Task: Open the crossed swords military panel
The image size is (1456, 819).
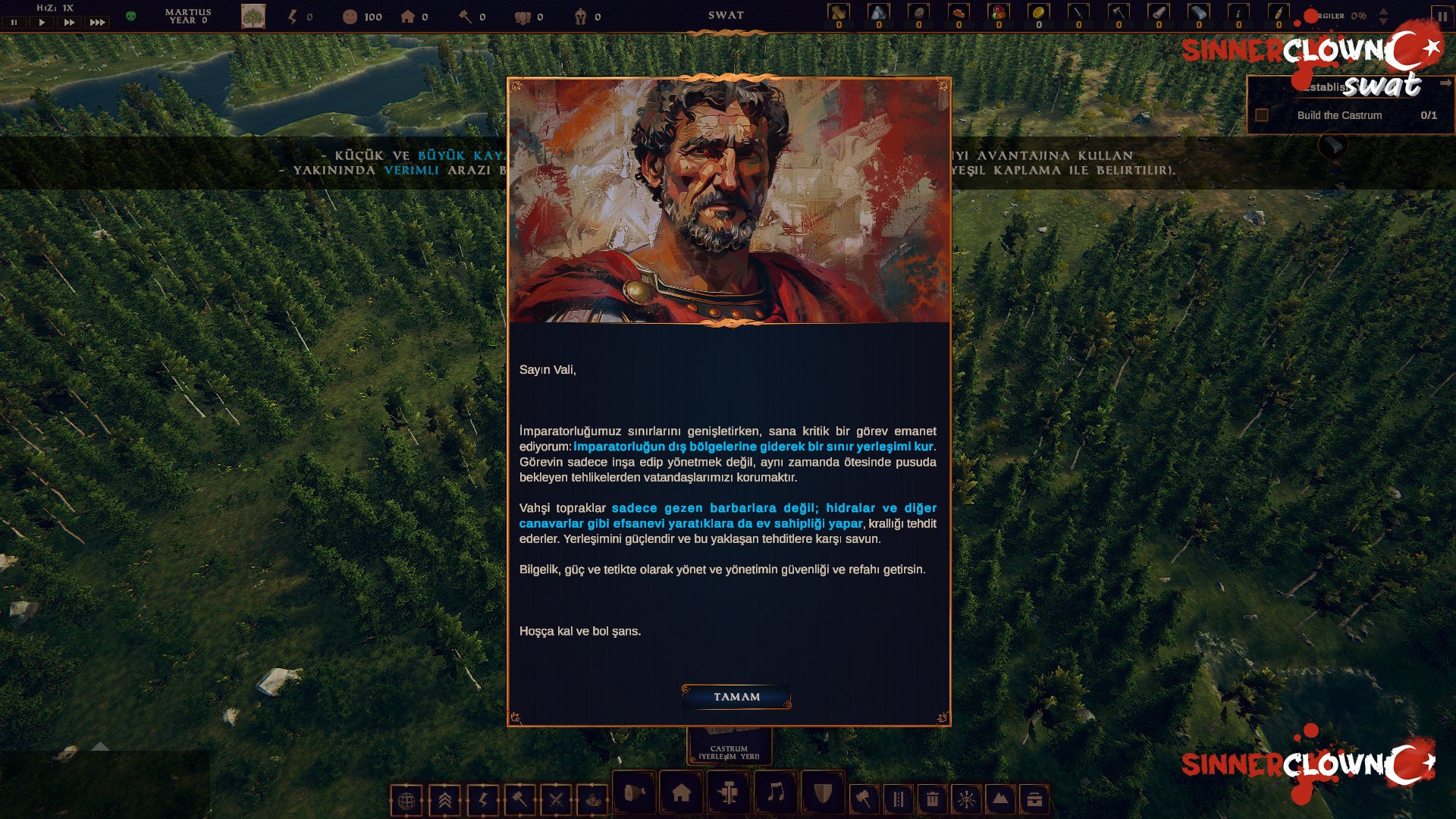Action: 555,798
